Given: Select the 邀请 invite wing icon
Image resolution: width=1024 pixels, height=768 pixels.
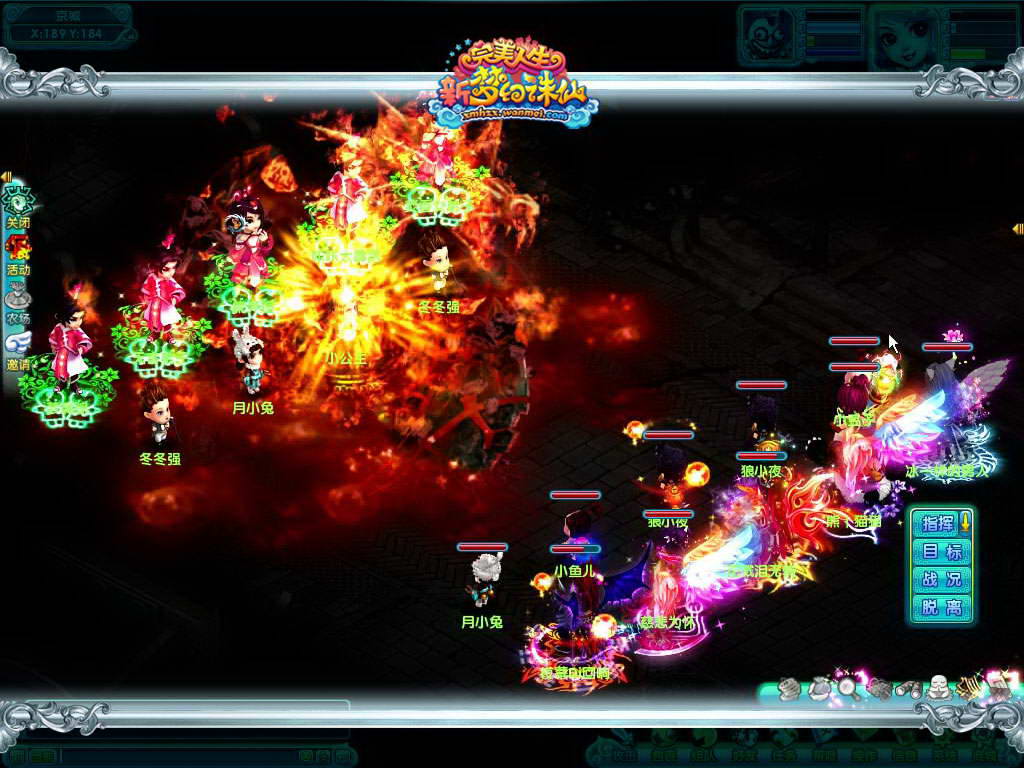Looking at the screenshot, I should pos(18,346).
